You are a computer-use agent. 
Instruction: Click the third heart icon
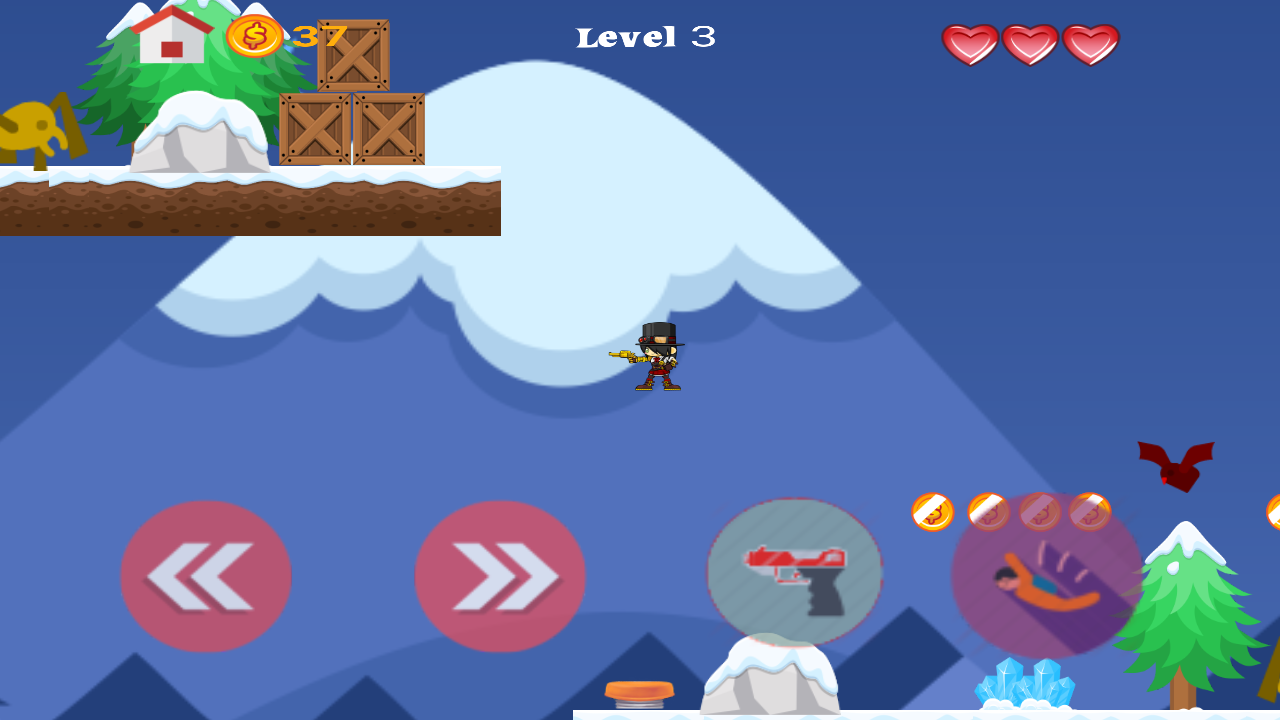[1090, 43]
